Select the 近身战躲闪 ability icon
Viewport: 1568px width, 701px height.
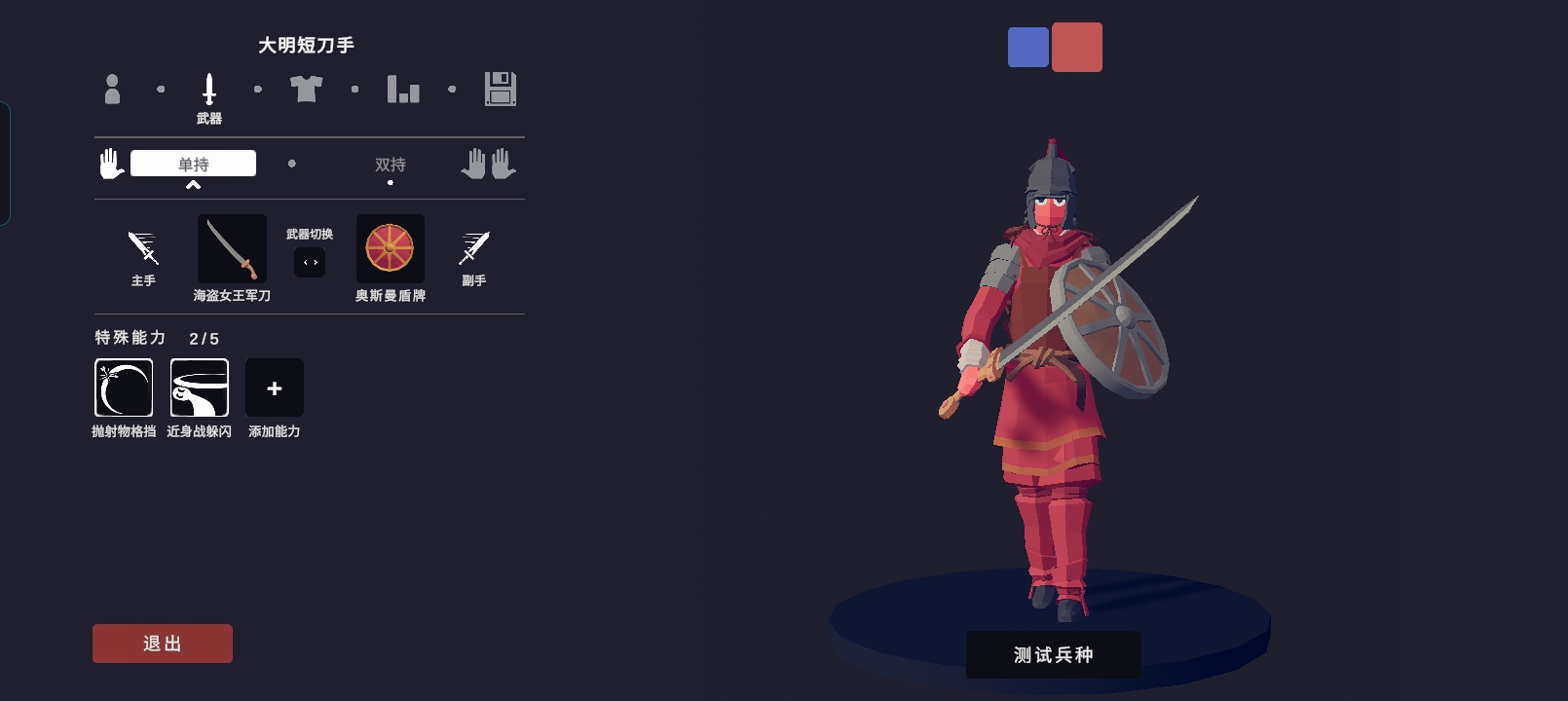pyautogui.click(x=199, y=387)
